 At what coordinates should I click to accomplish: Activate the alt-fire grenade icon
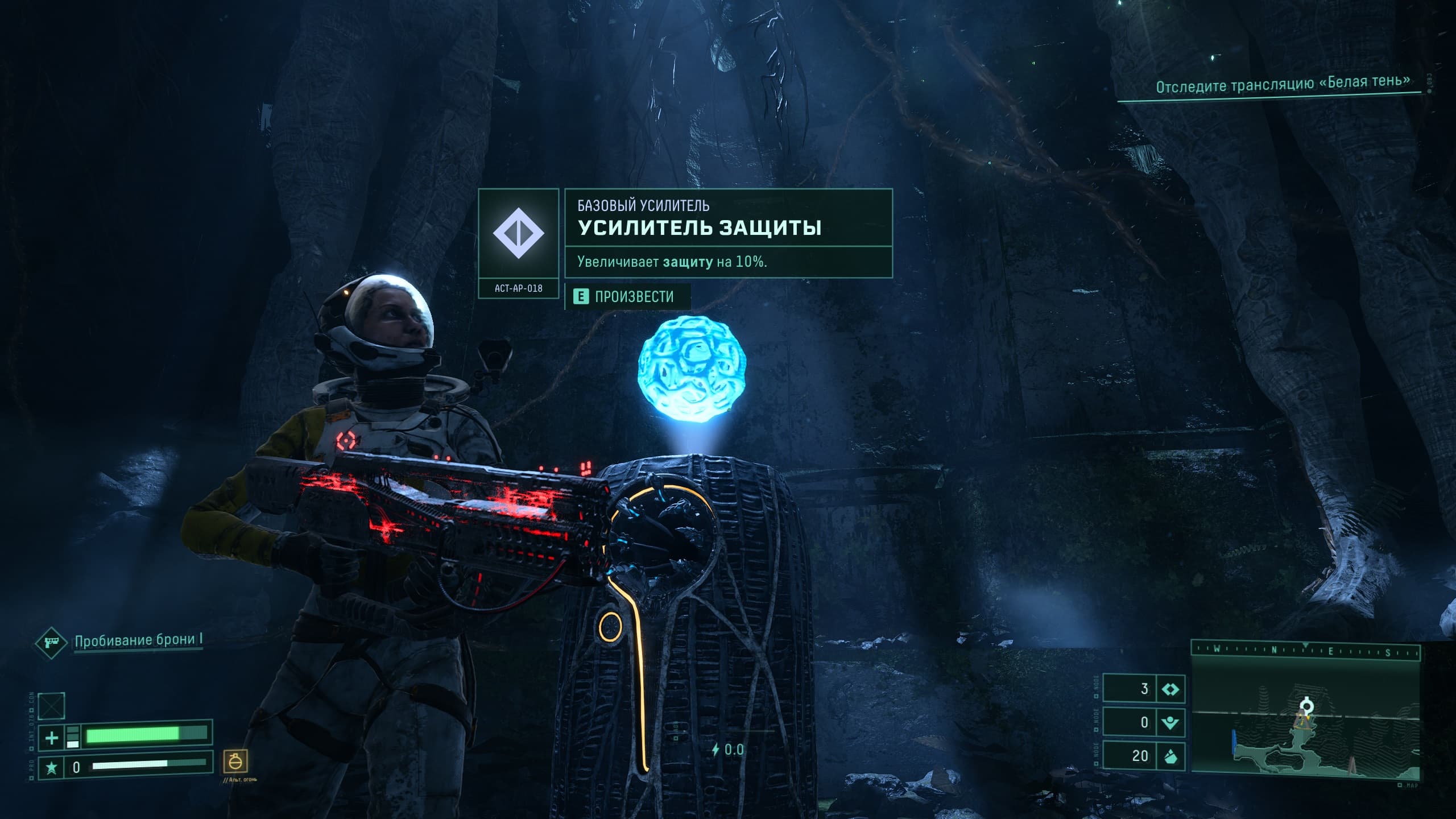pos(235,760)
